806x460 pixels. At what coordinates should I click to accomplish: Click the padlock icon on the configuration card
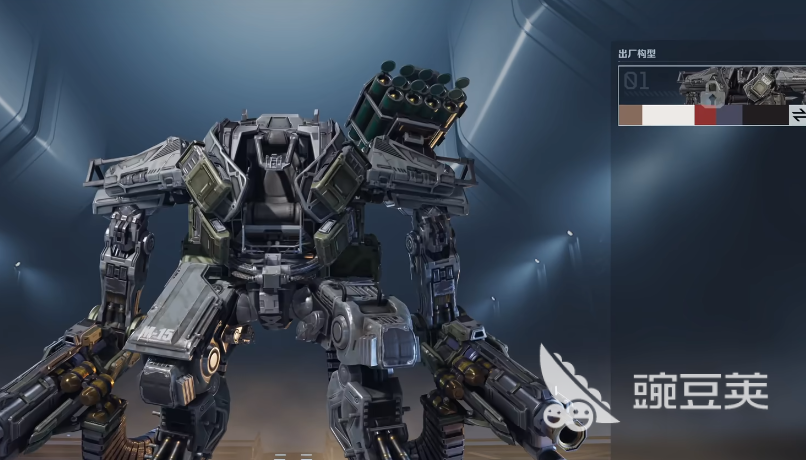tap(711, 94)
